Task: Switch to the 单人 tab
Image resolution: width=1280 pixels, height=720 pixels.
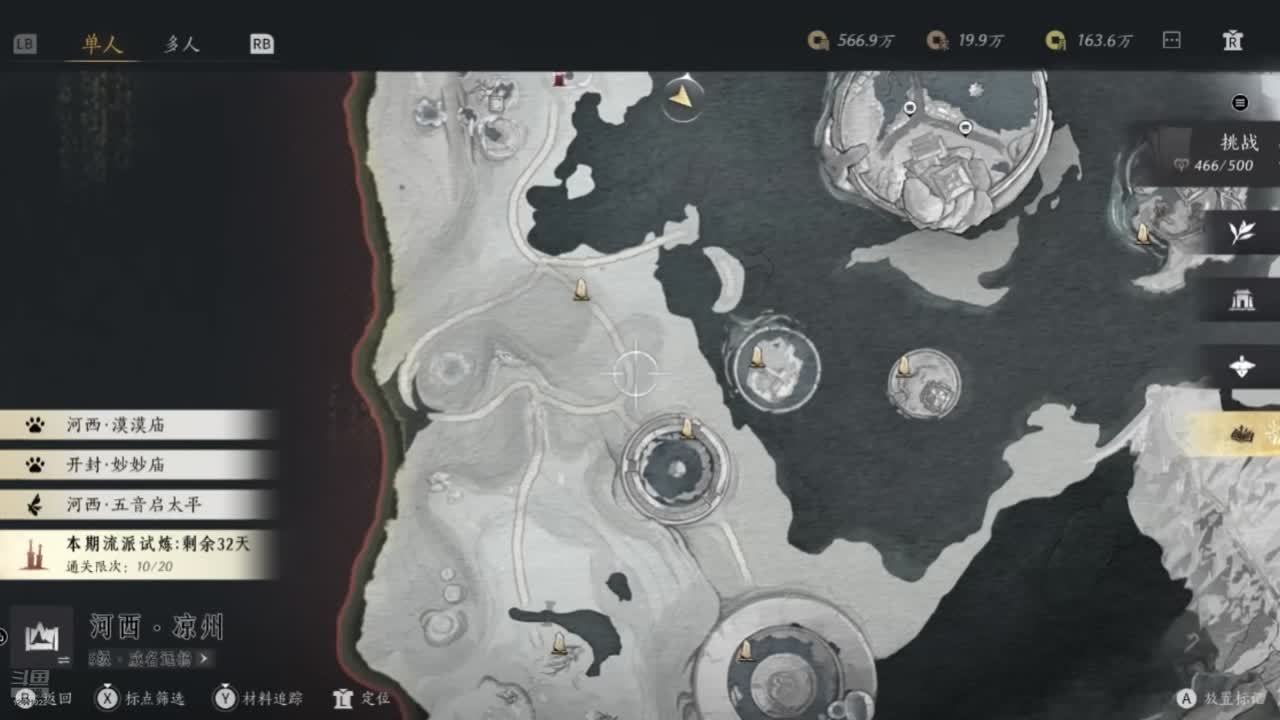Action: tap(102, 44)
